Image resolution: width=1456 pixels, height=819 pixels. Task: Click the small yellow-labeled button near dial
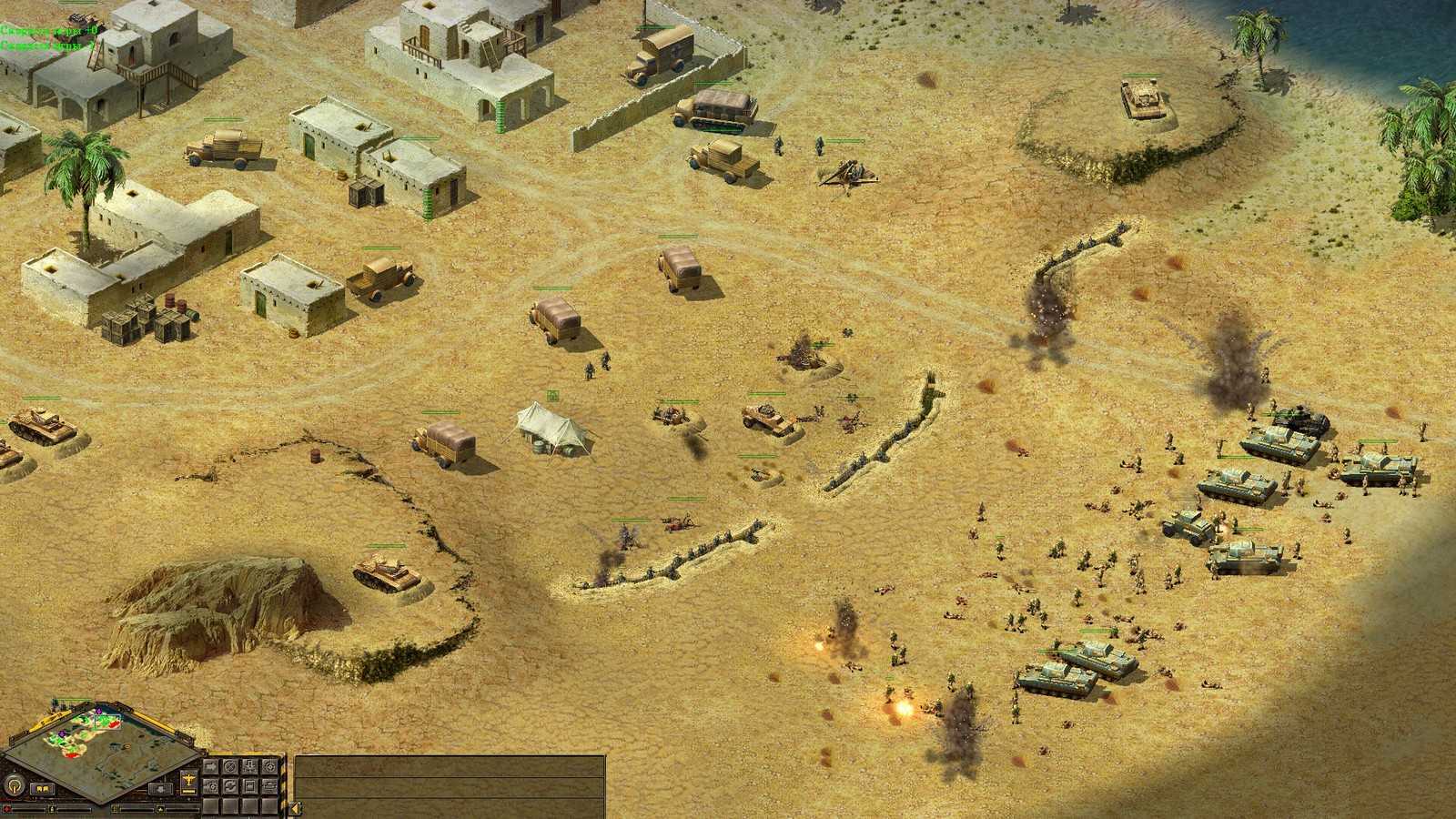pos(42,788)
